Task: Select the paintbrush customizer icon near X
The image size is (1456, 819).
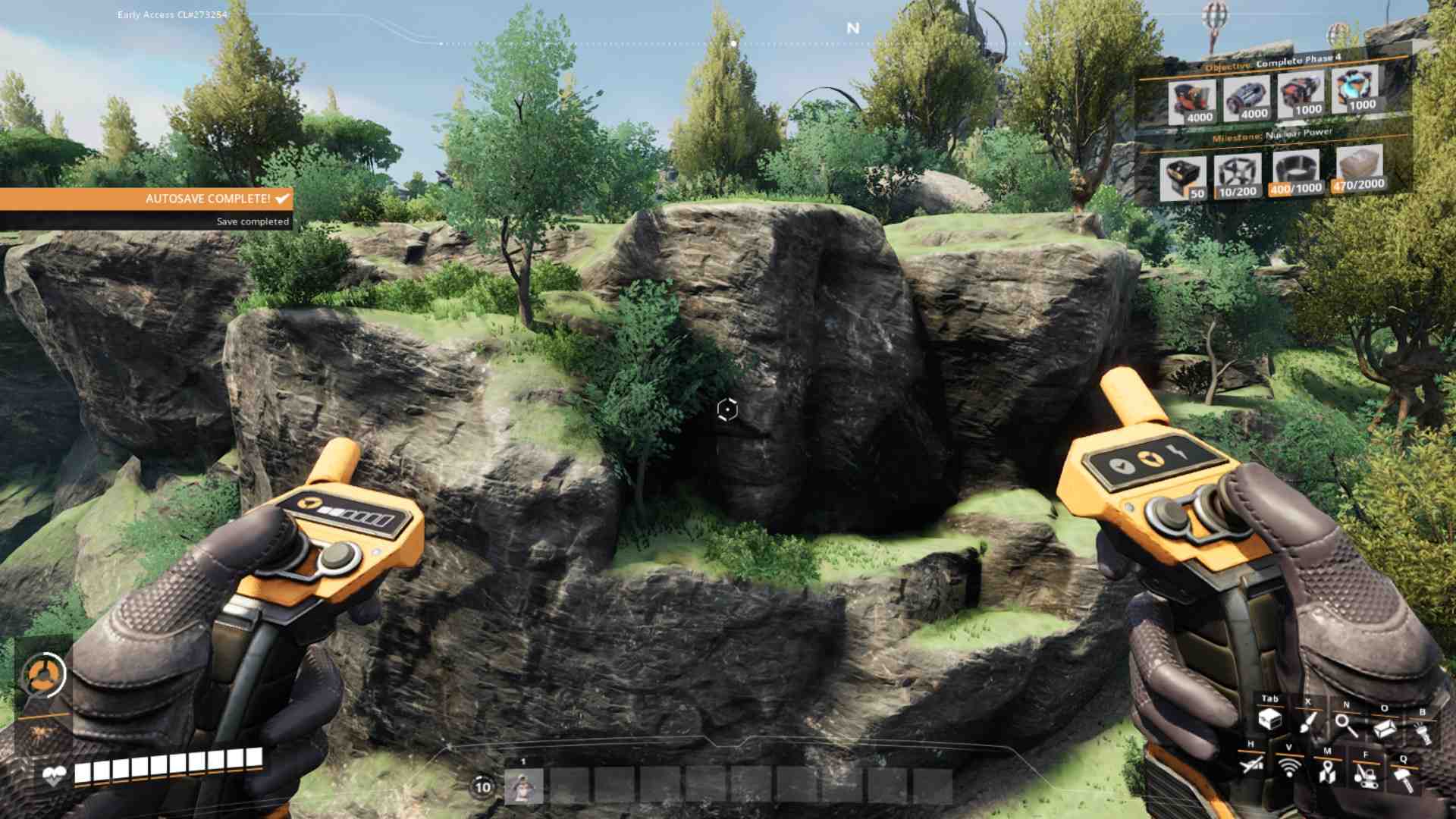Action: pyautogui.click(x=1308, y=723)
